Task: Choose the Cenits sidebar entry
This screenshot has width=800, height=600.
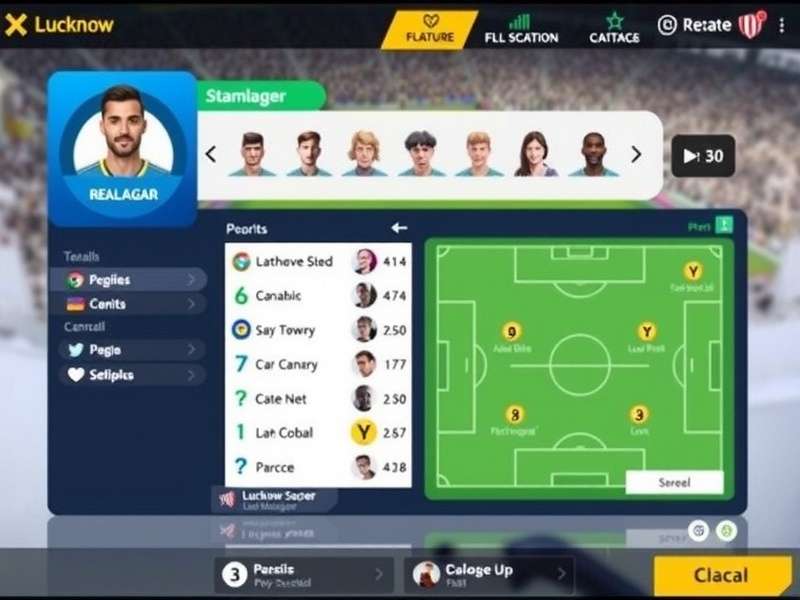Action: 128,304
